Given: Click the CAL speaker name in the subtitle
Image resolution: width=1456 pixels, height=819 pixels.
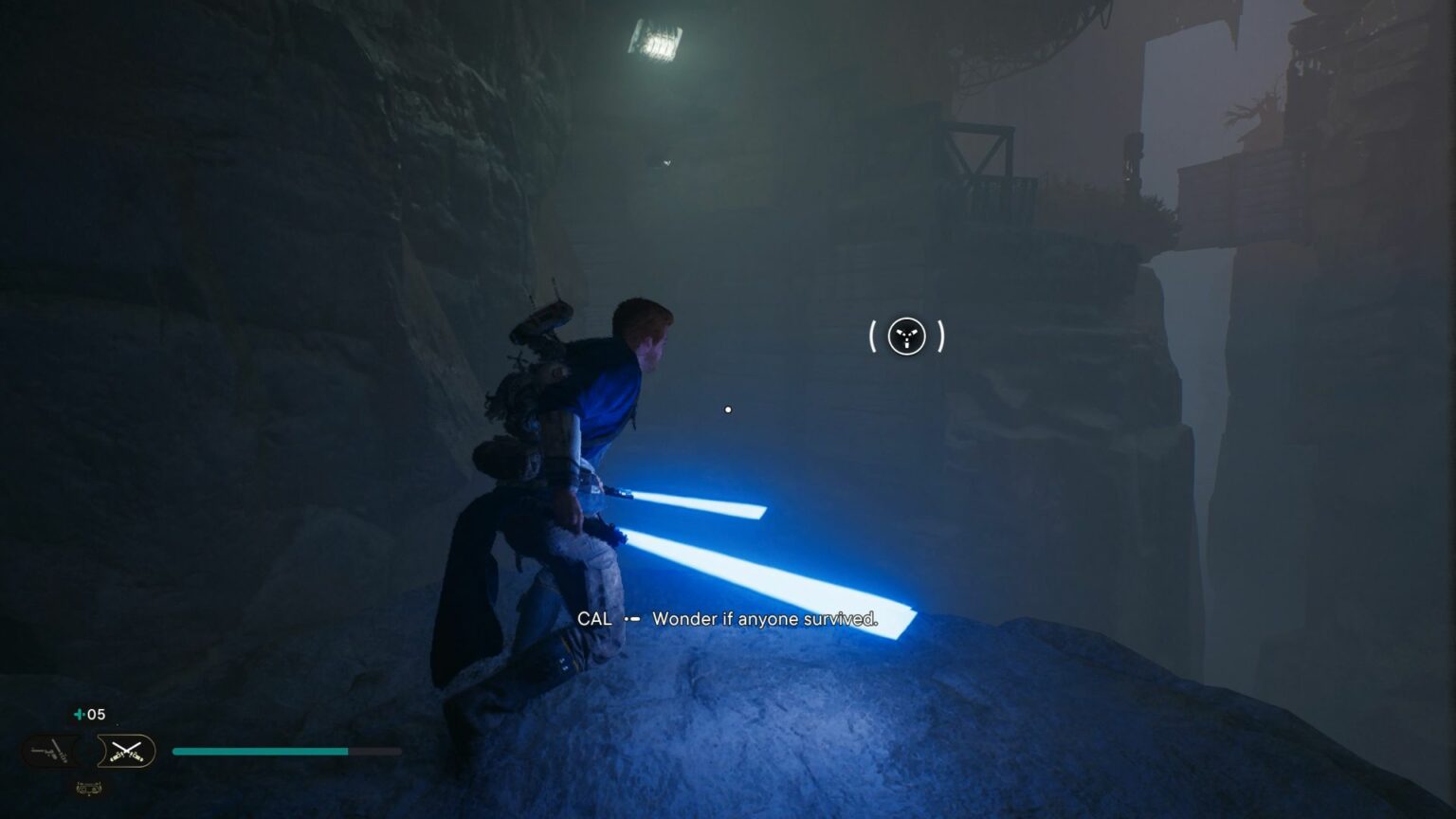Looking at the screenshot, I should (x=595, y=619).
